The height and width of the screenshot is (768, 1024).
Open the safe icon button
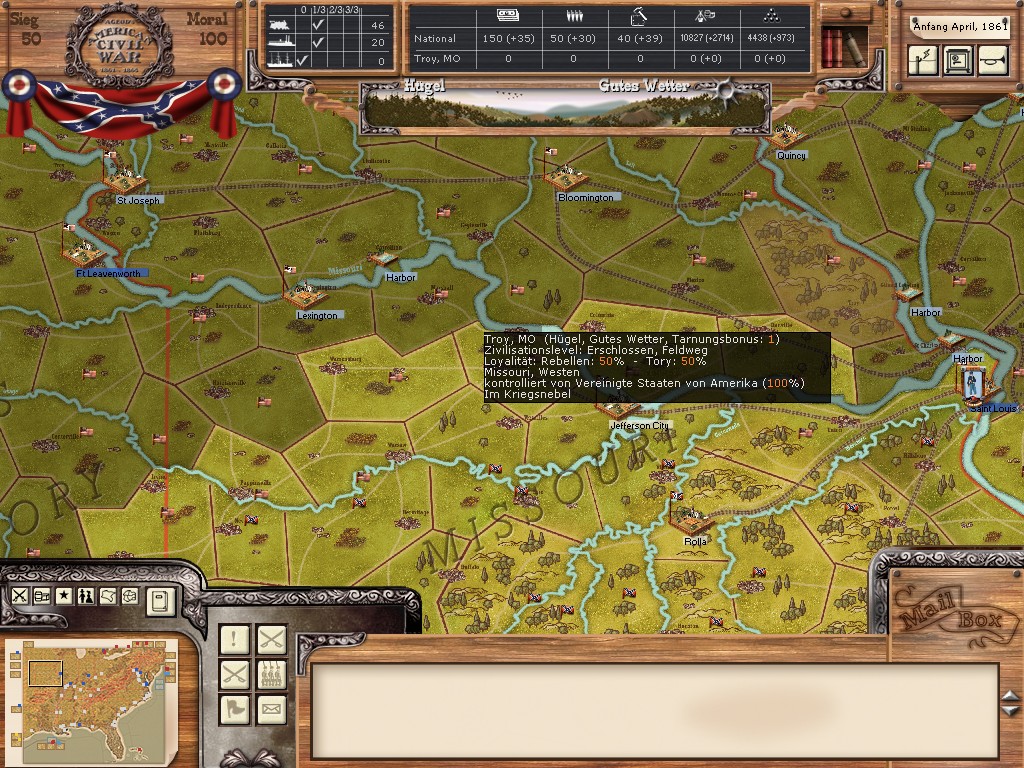point(957,61)
